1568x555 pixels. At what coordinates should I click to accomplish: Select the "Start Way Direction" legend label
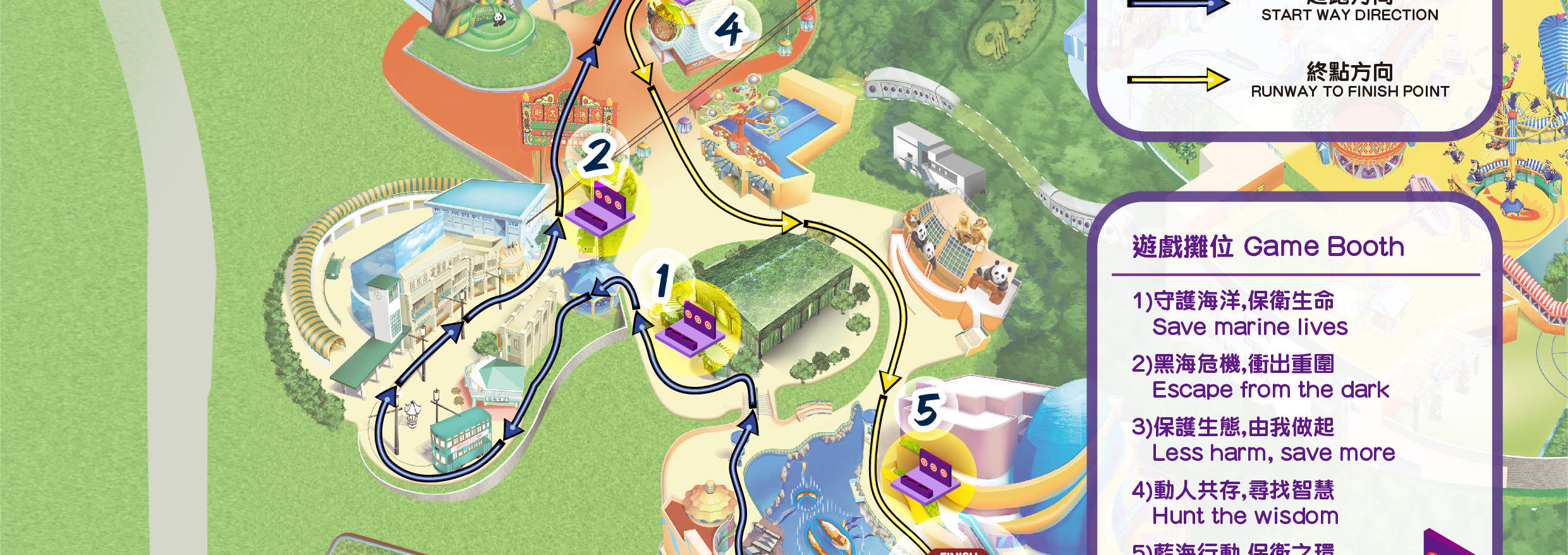[x=1349, y=15]
